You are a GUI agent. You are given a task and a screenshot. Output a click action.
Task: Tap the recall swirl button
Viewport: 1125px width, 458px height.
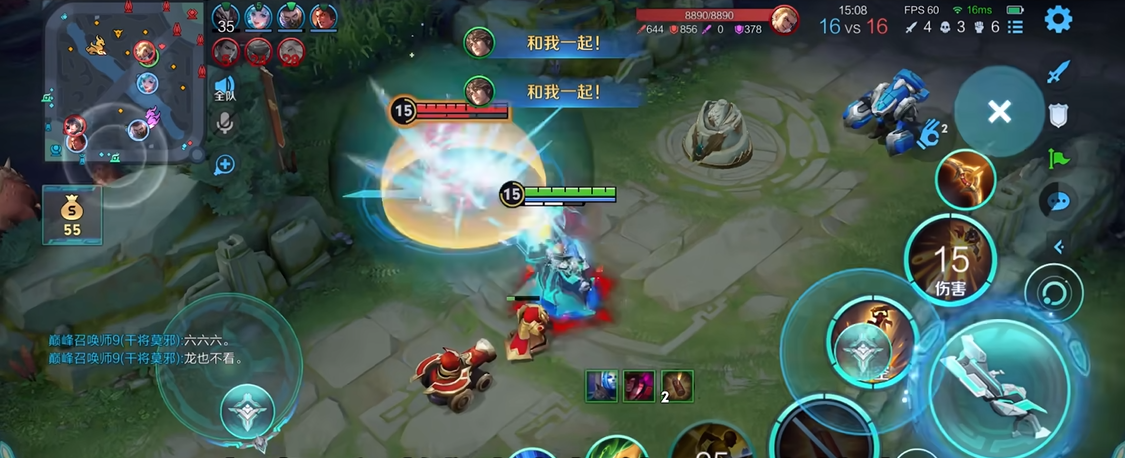1054,293
